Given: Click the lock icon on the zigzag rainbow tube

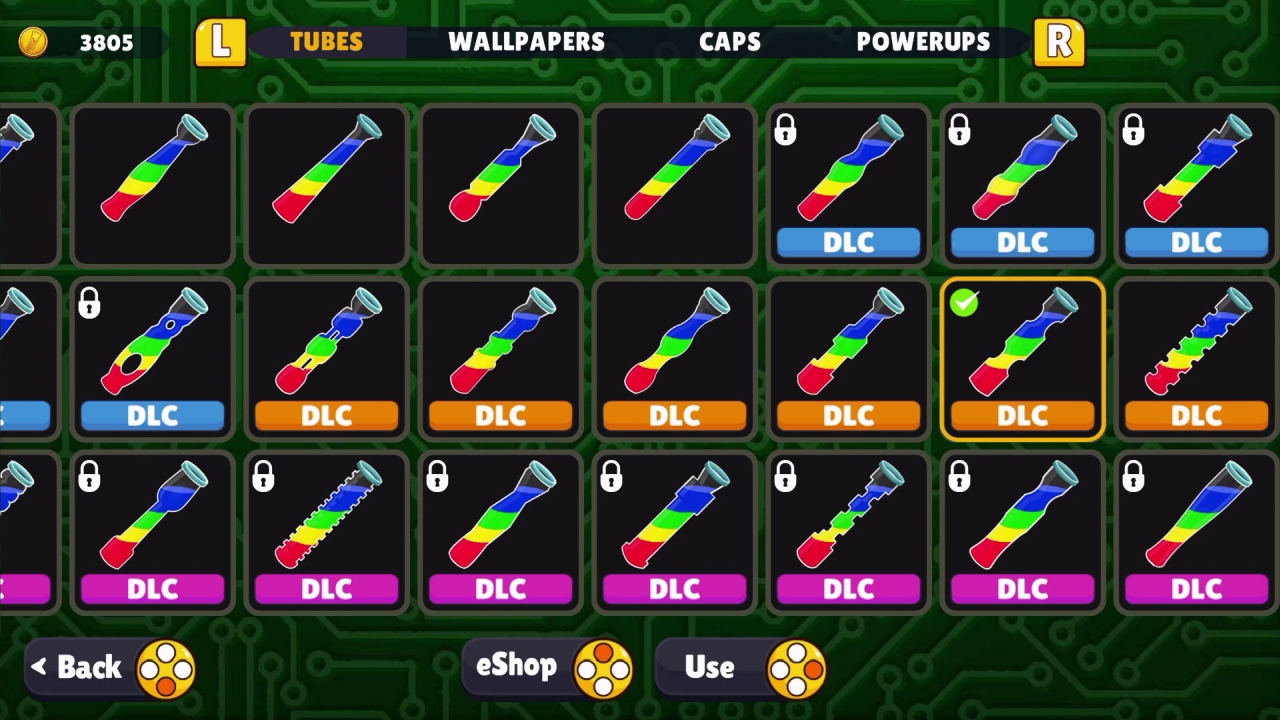Looking at the screenshot, I should tap(263, 477).
